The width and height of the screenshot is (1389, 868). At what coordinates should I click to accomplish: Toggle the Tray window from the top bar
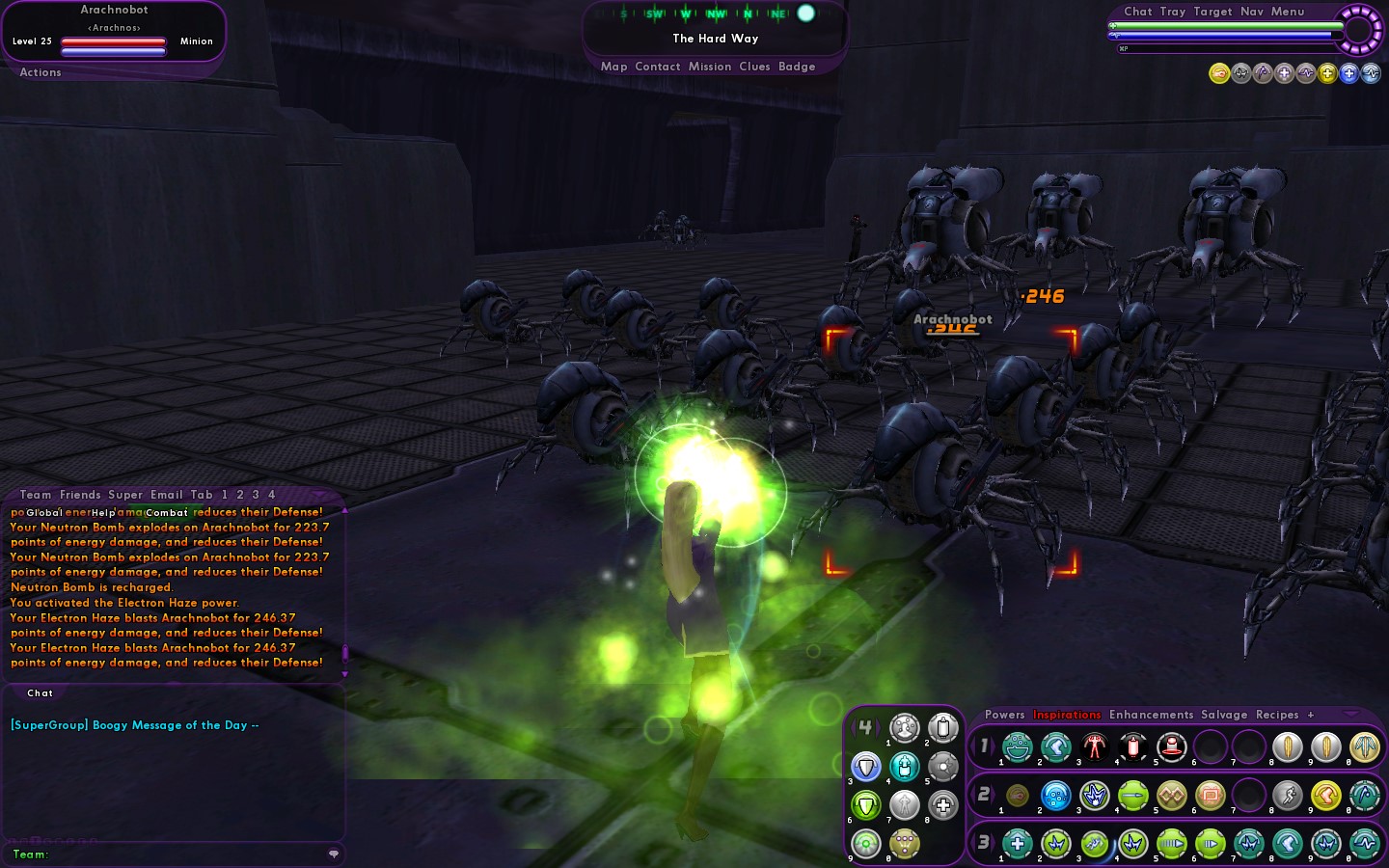point(1173,12)
